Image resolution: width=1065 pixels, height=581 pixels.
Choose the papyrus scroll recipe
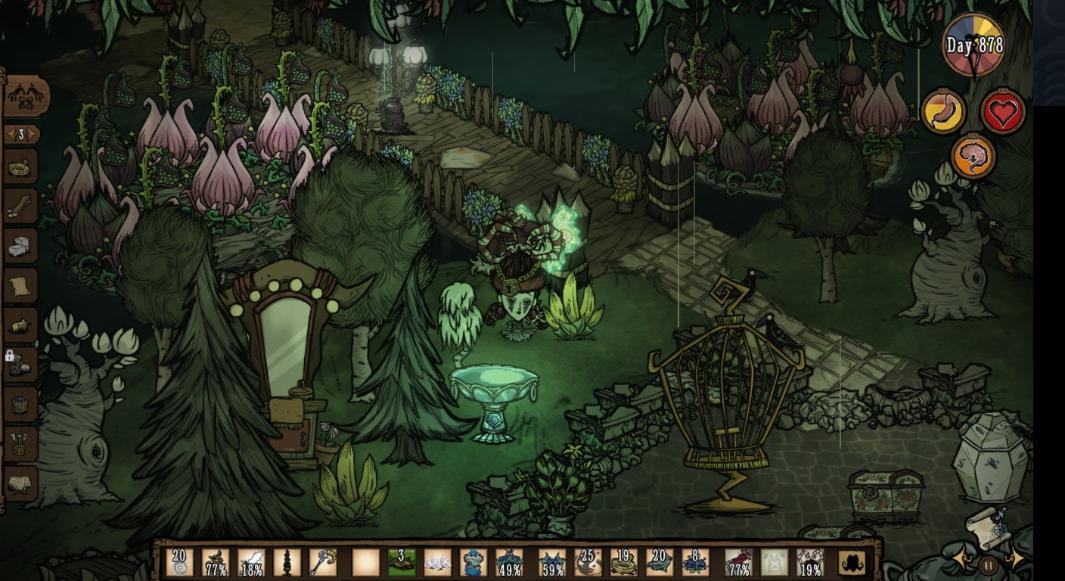tap(22, 286)
